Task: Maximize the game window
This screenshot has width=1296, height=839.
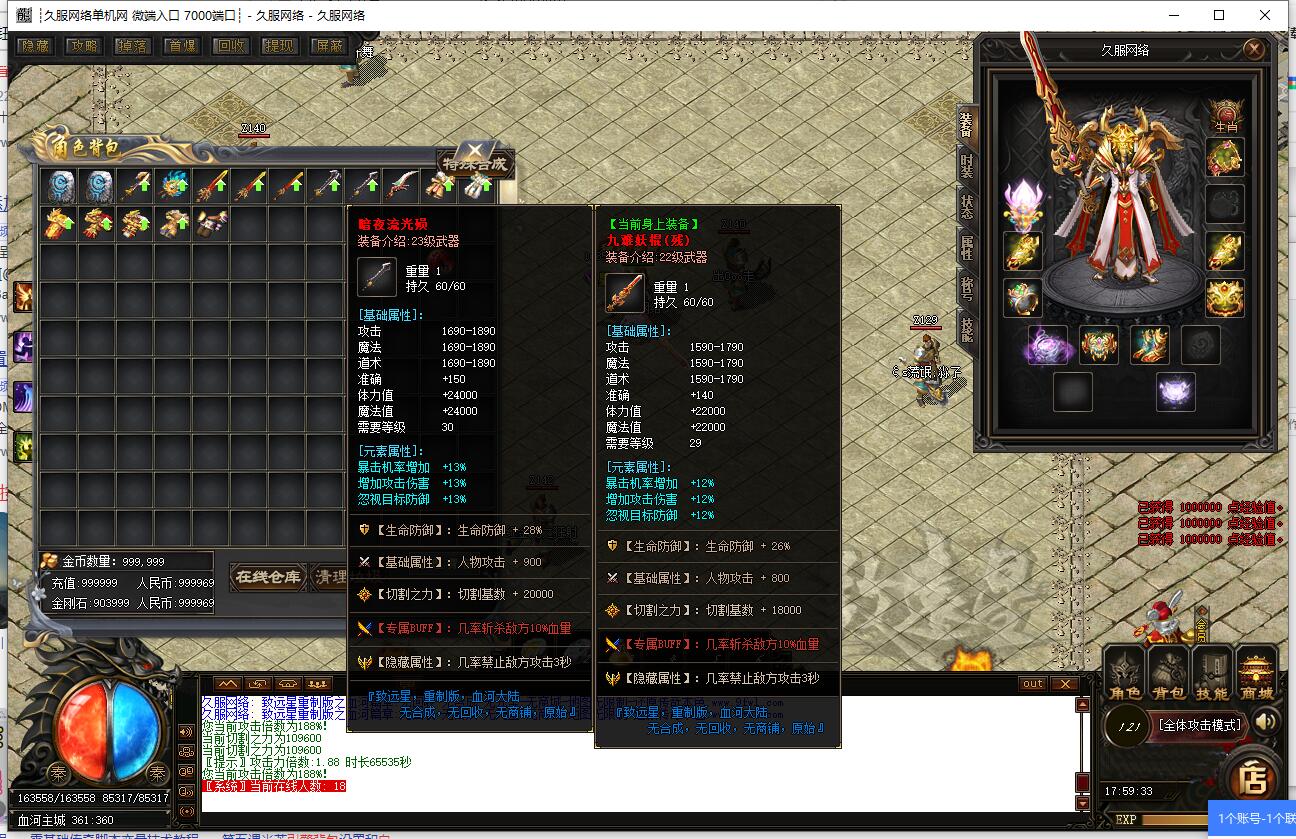Action: tap(1219, 15)
